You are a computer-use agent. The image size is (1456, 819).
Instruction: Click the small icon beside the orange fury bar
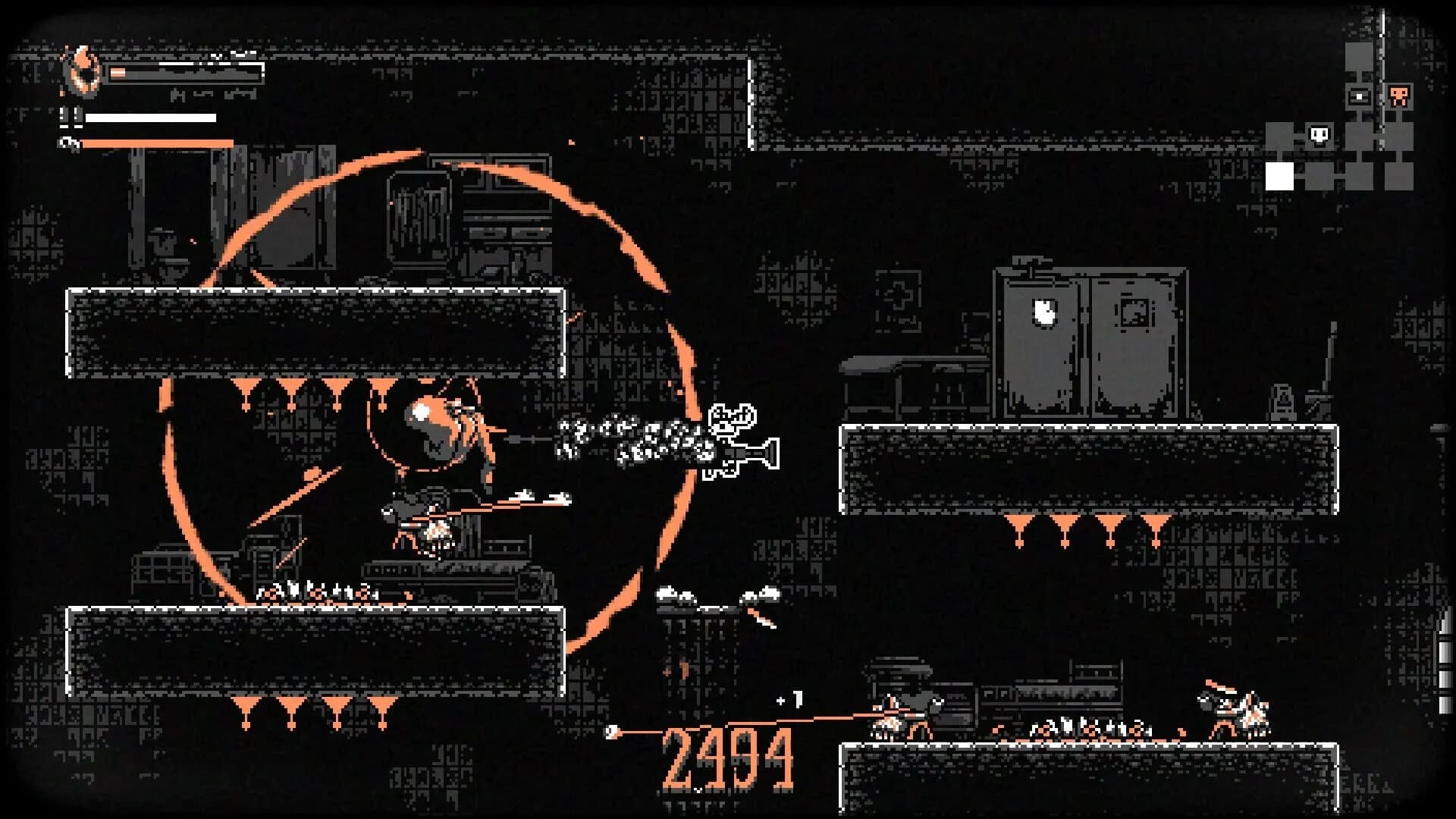coord(67,143)
